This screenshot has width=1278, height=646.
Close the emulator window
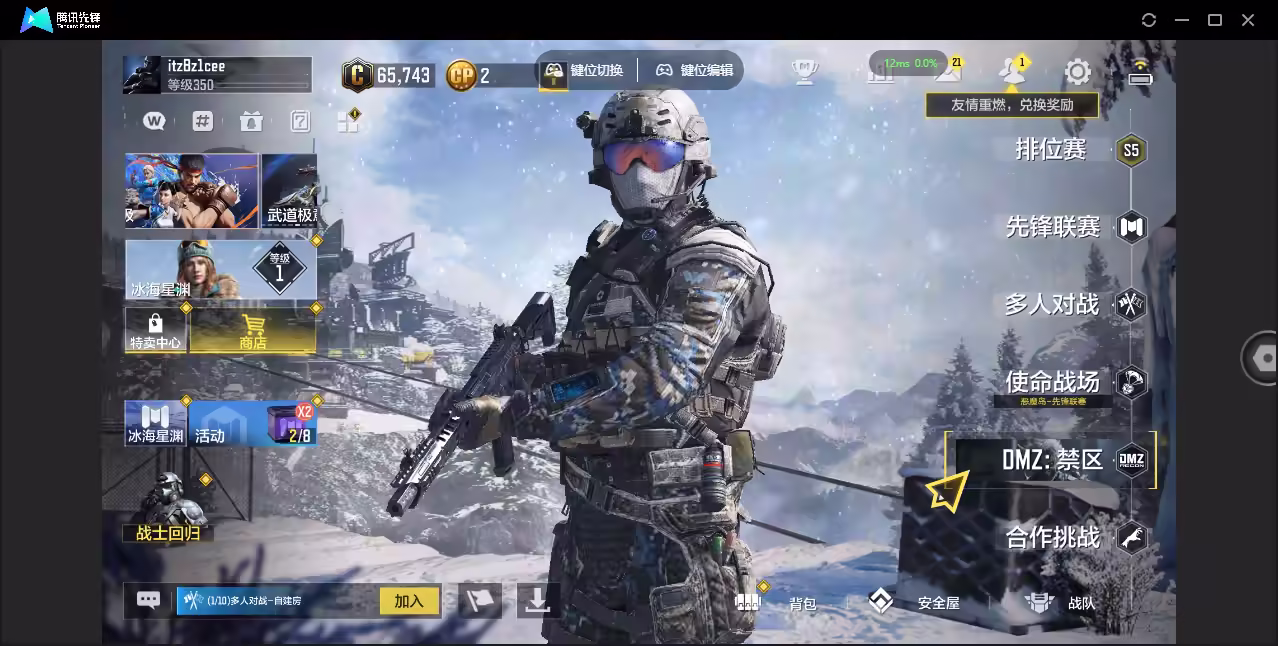pyautogui.click(x=1248, y=20)
